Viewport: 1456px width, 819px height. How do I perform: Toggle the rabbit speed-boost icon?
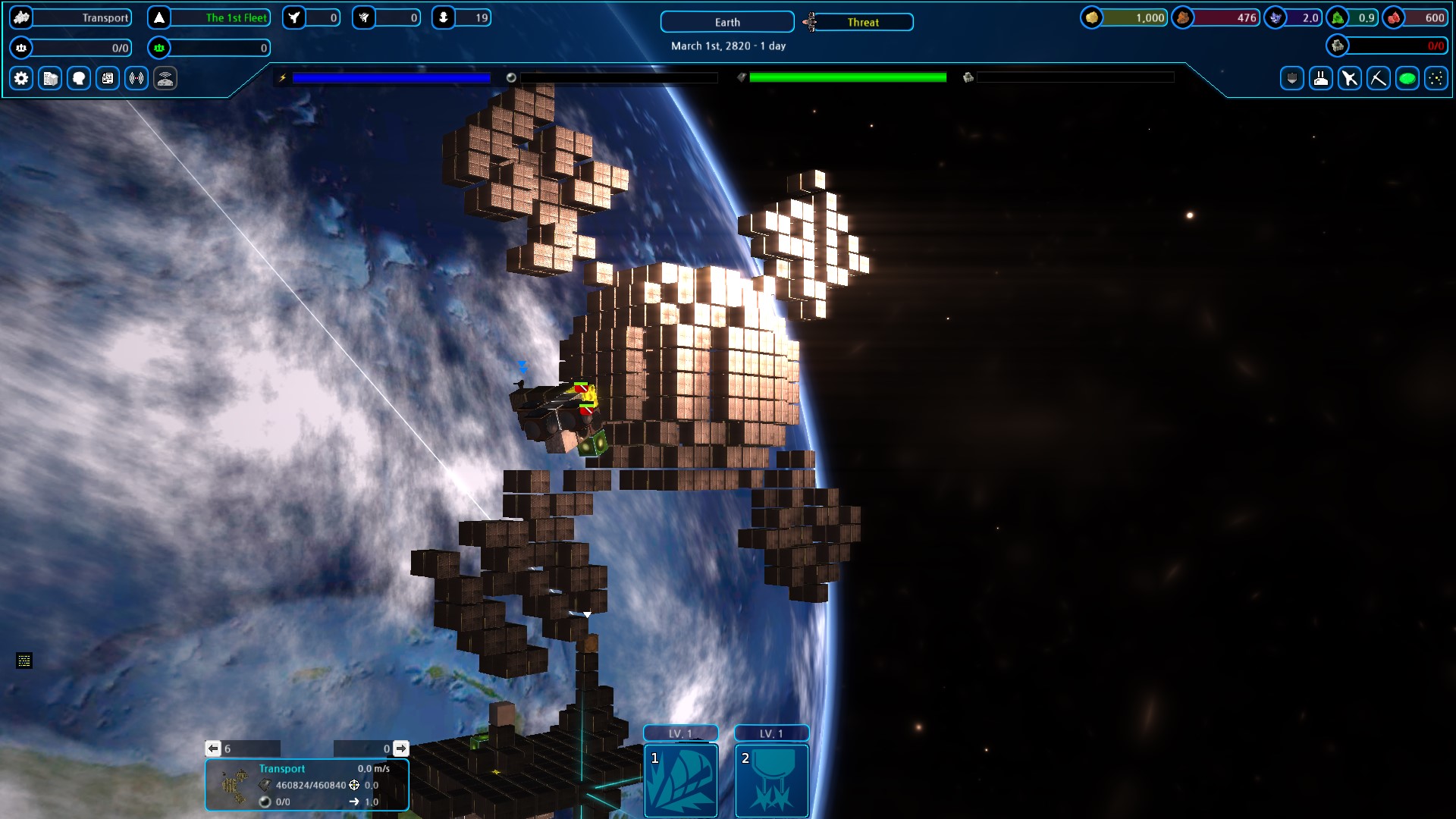[x=1320, y=78]
